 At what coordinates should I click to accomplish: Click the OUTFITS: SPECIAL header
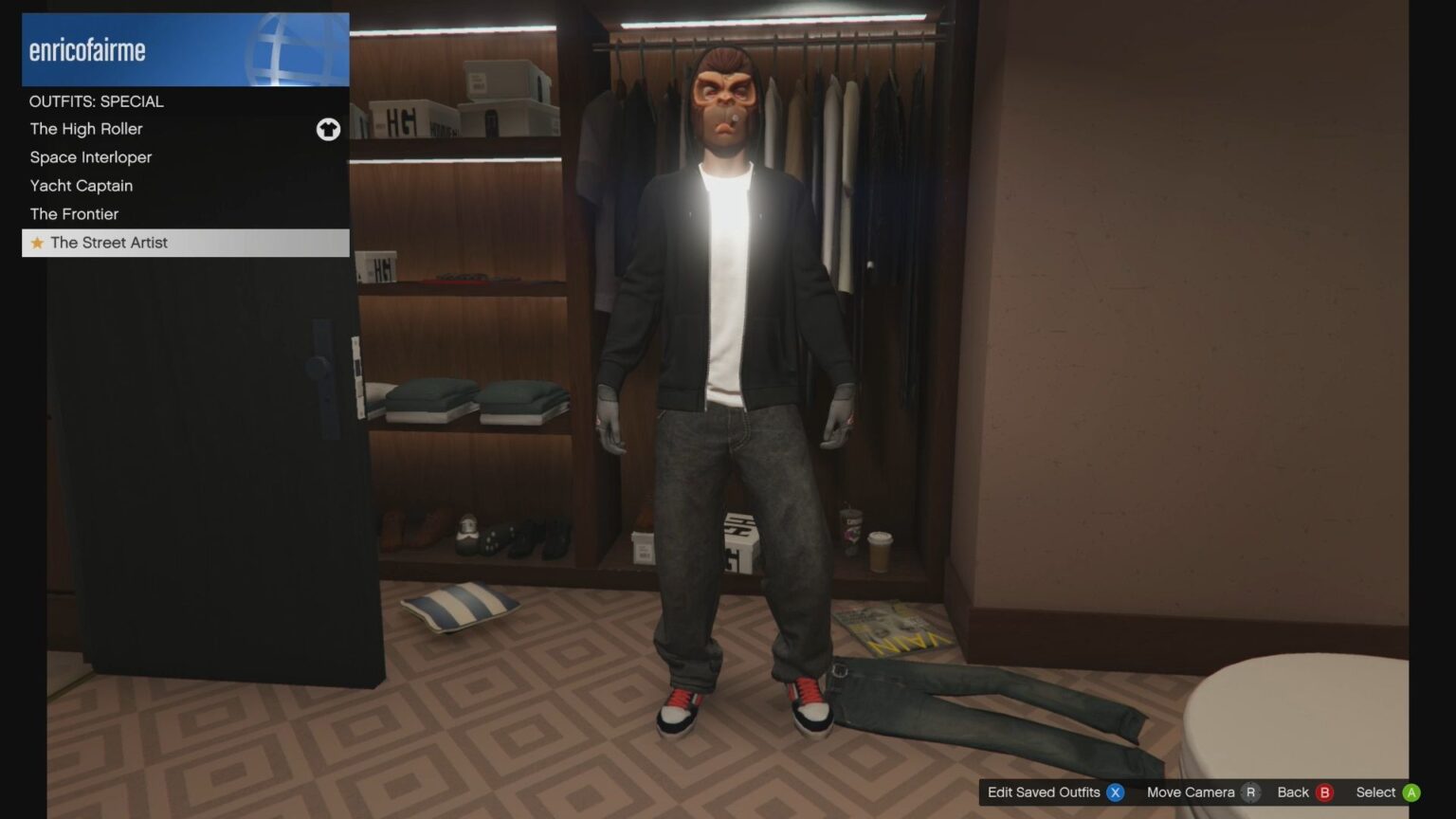96,101
